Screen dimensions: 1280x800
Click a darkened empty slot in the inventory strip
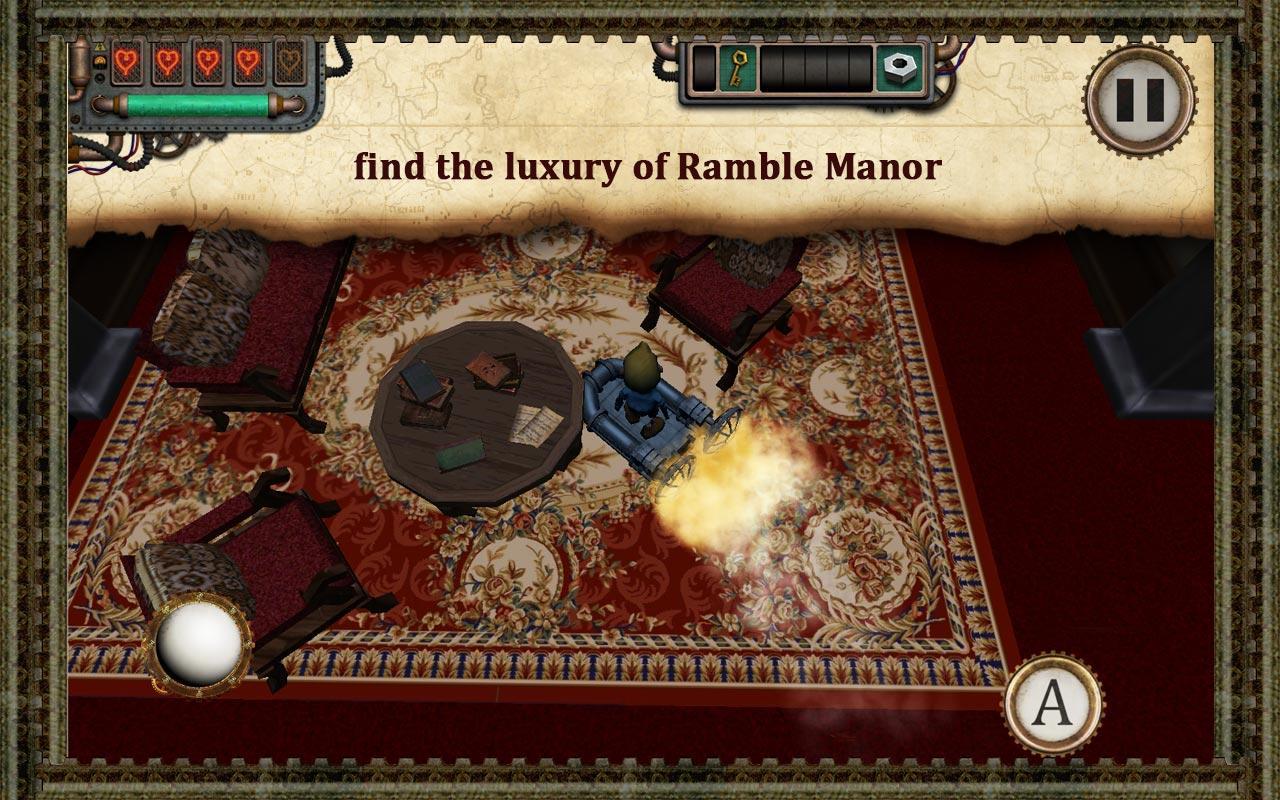point(815,68)
